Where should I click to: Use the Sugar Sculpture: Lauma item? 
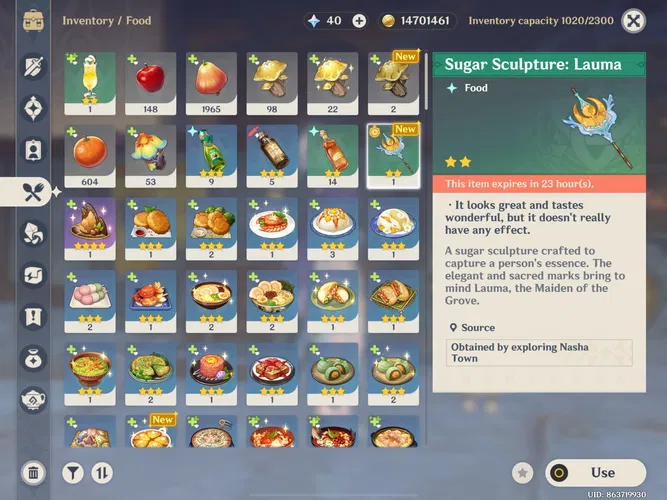click(596, 472)
